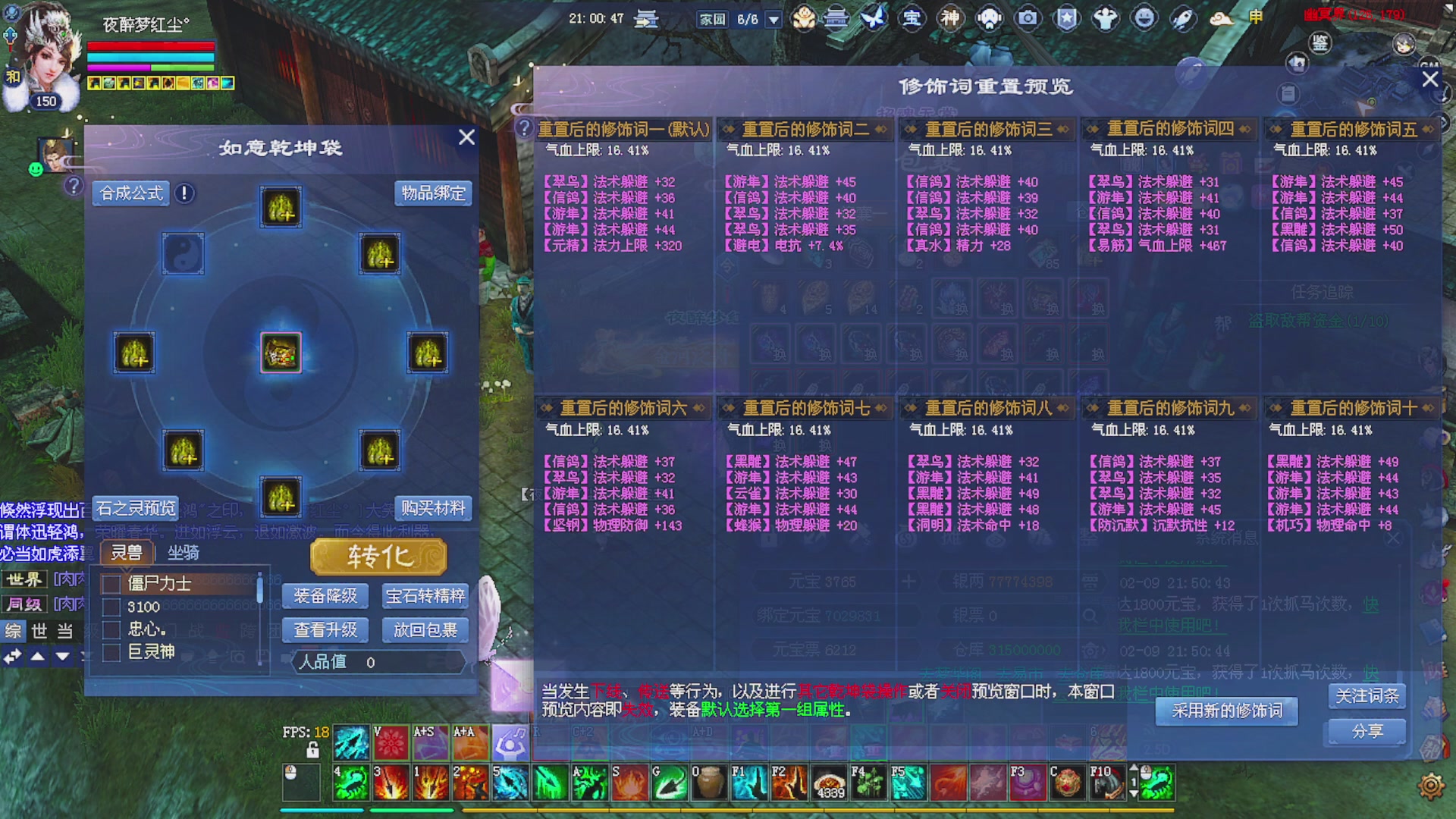The width and height of the screenshot is (1456, 819).
Task: Click the 采用新的修饰词 button
Action: 1226,711
